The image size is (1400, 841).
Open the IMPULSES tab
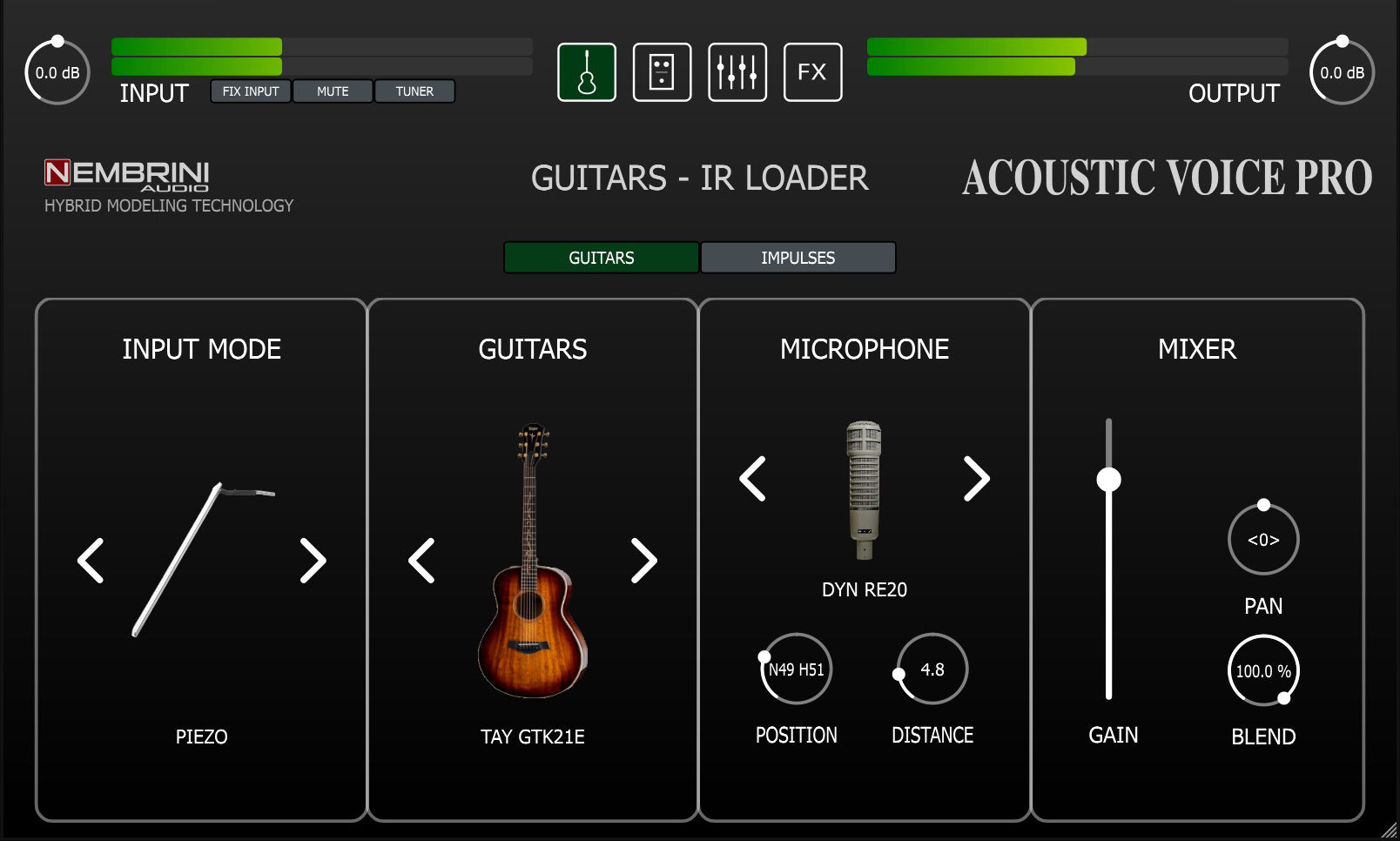(798, 258)
